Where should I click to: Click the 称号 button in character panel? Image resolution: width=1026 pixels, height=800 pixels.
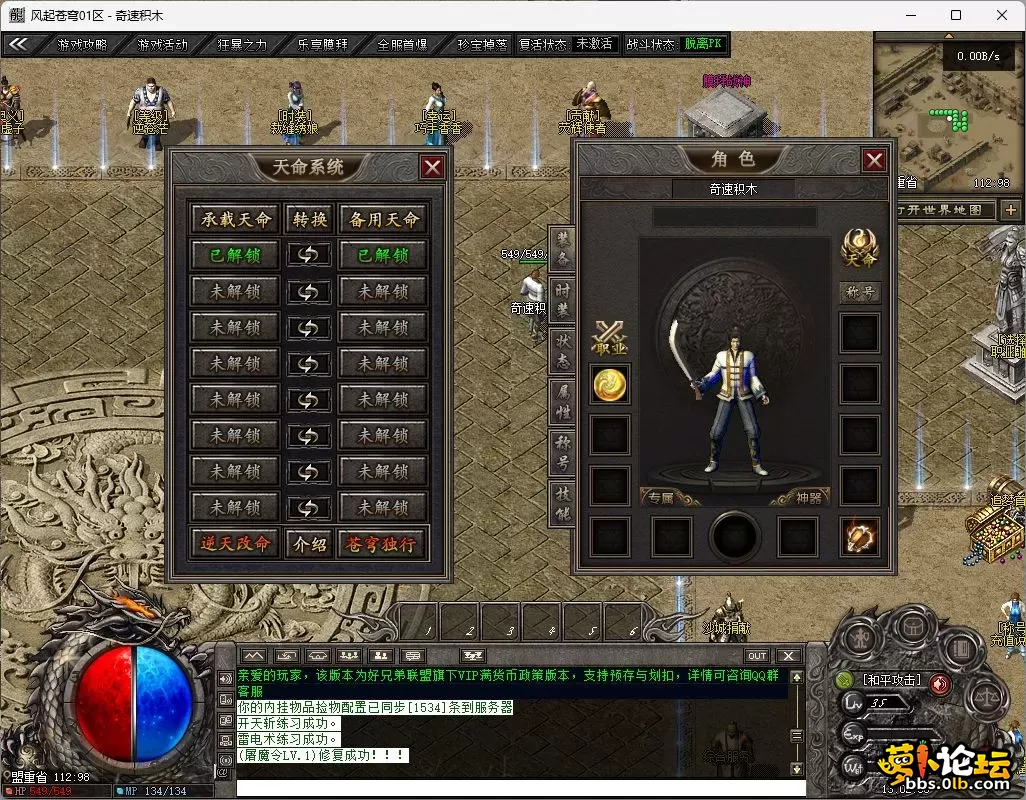pyautogui.click(x=859, y=293)
